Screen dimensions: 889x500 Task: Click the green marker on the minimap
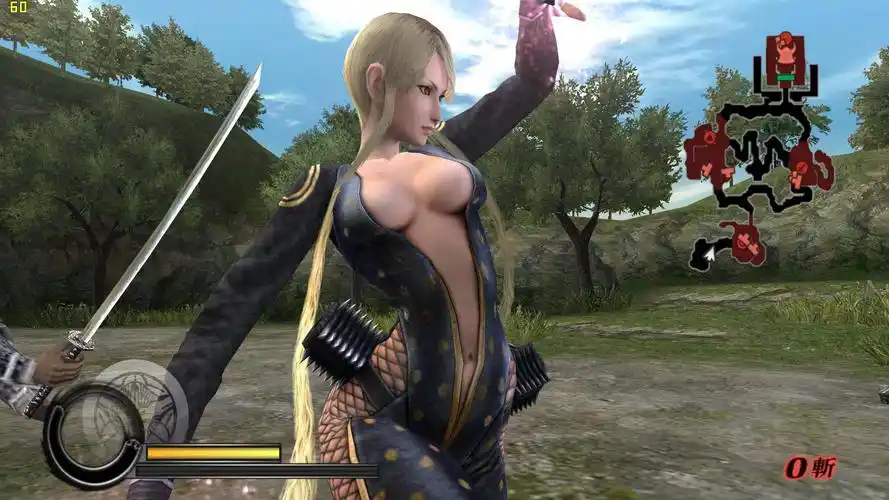(x=786, y=77)
